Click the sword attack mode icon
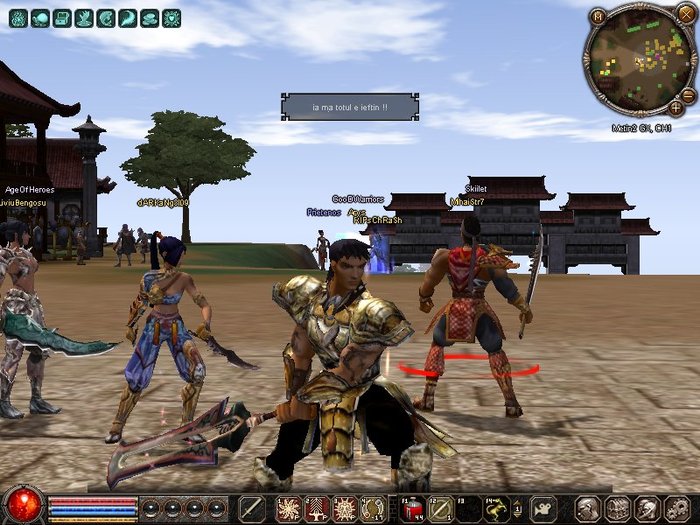700x525 pixels. click(251, 508)
